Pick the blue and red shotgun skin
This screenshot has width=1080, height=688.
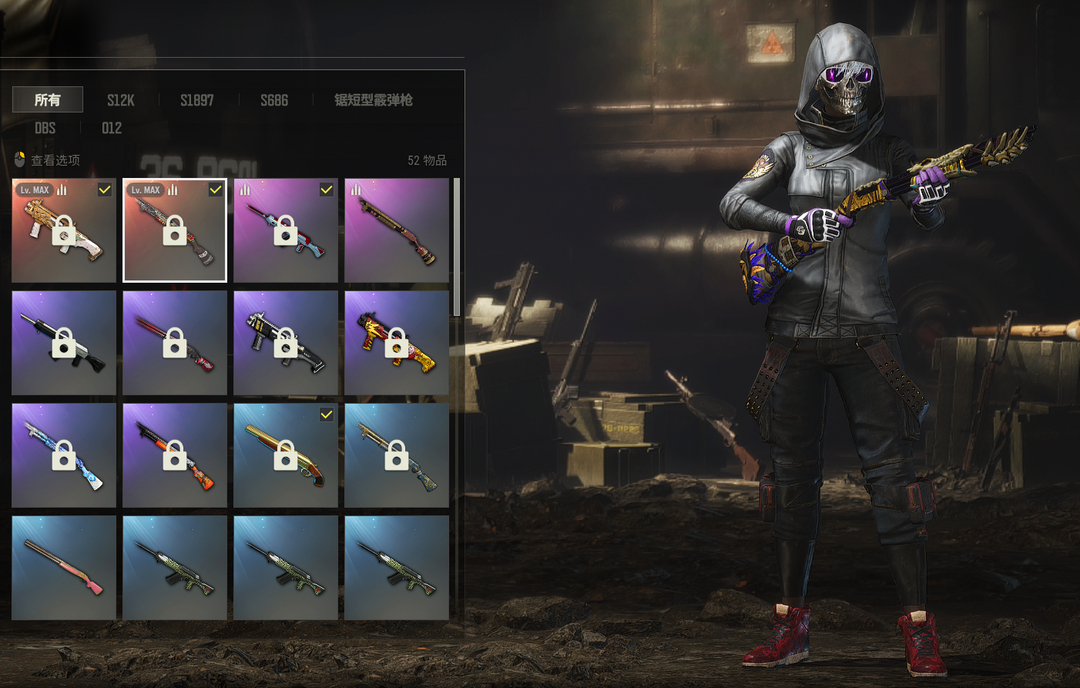tap(285, 231)
